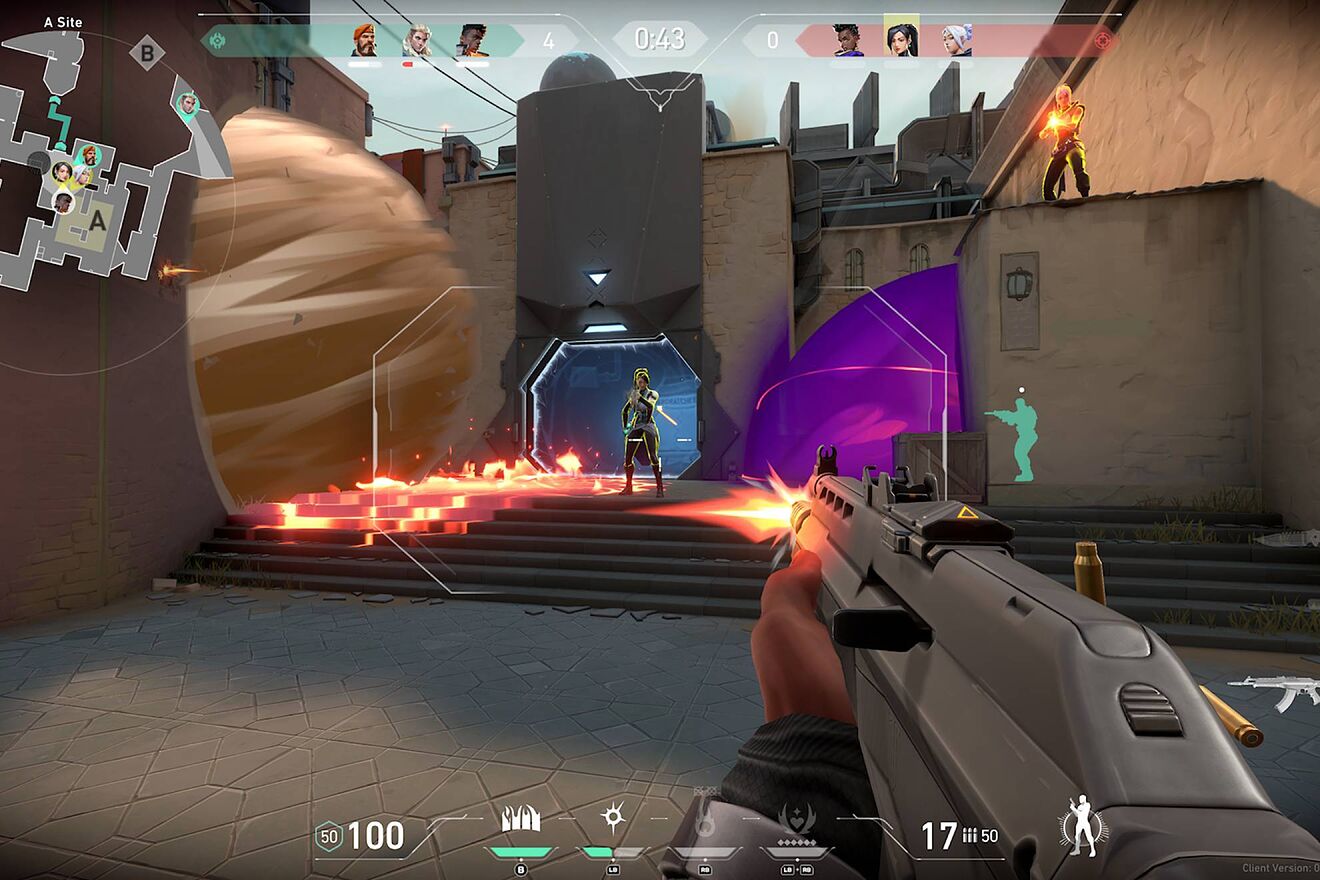1320x880 pixels.
Task: Use the spiked sun flash ability
Action: click(x=612, y=819)
